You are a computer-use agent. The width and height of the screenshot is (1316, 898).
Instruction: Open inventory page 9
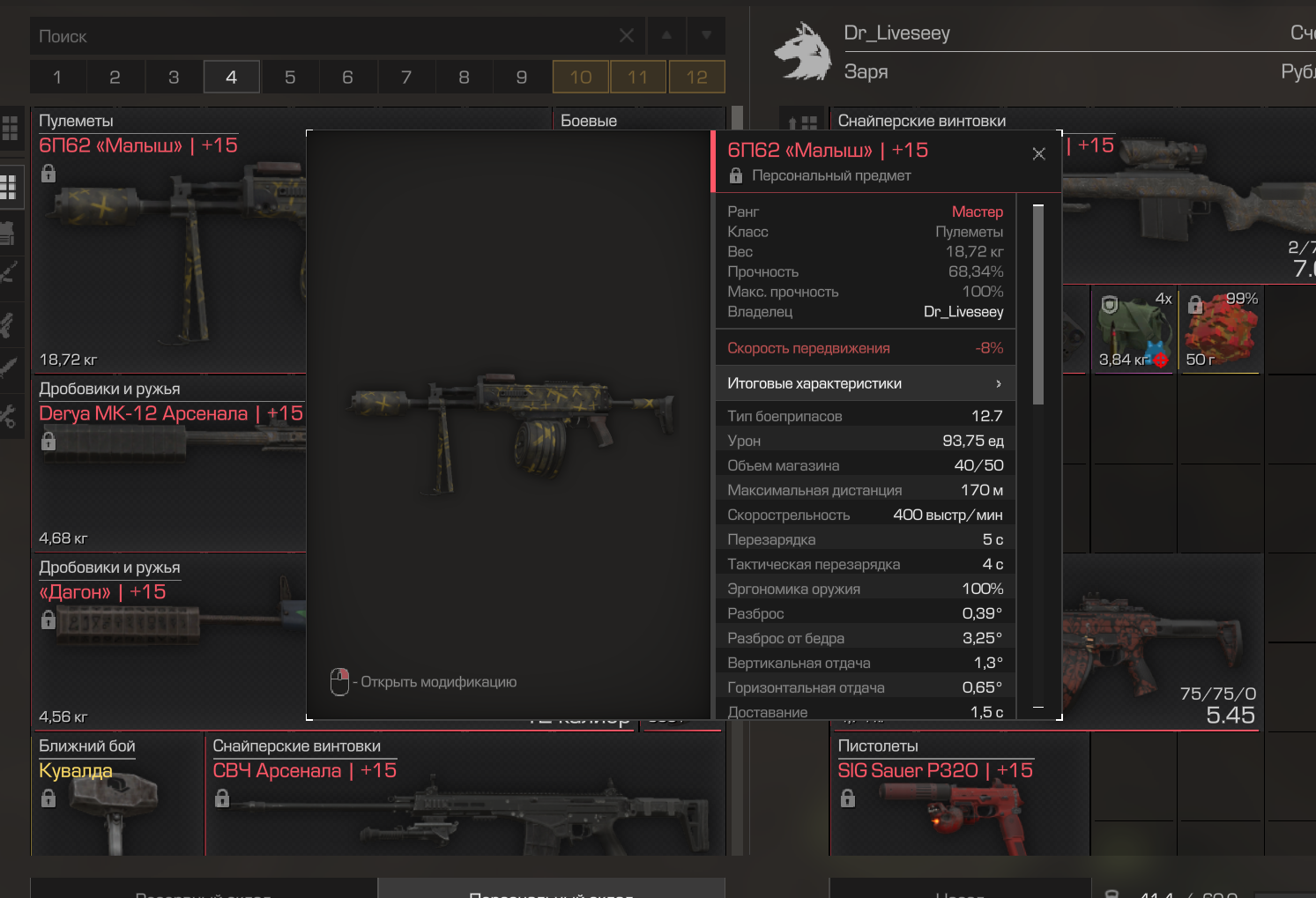522,78
